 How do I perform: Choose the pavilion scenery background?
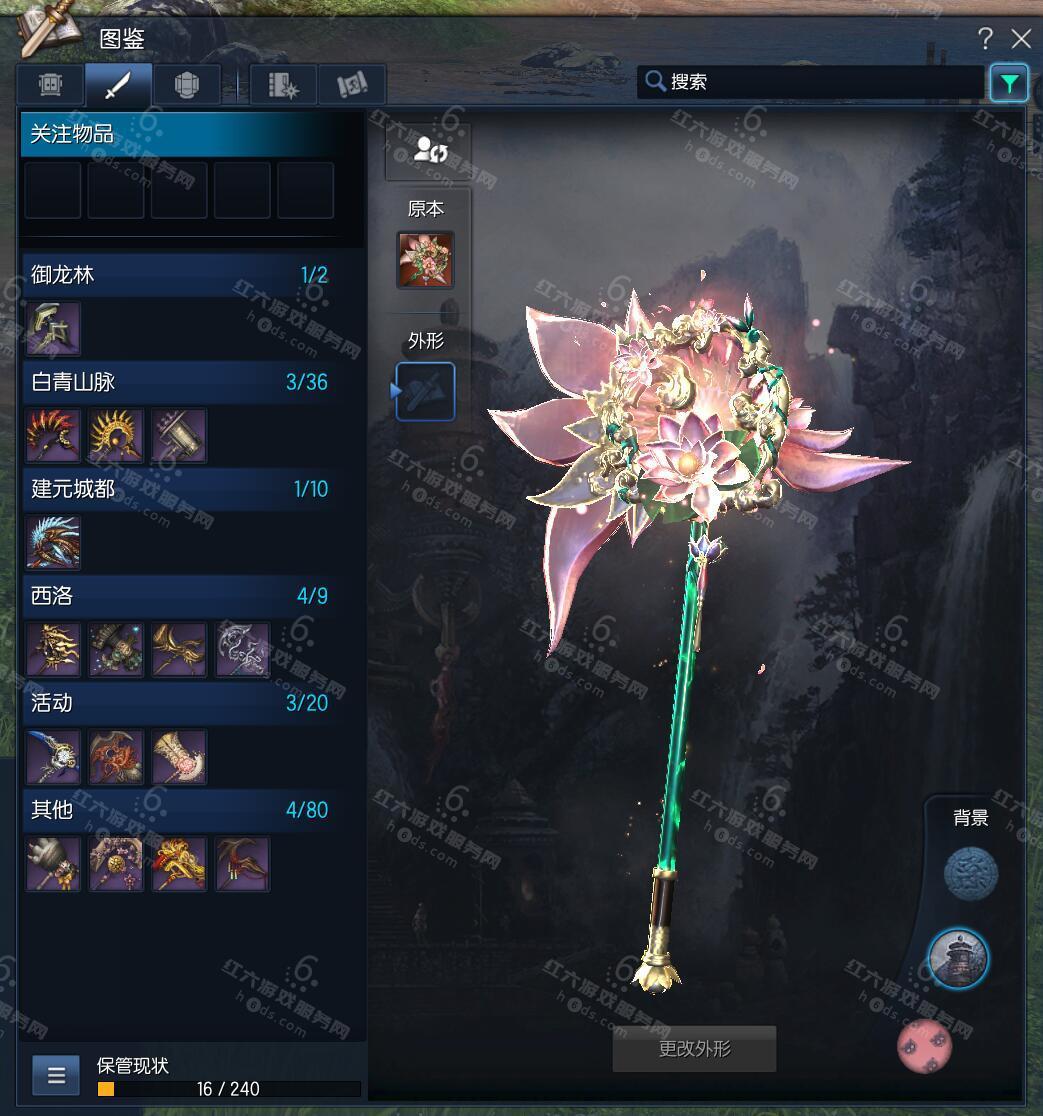[x=958, y=958]
